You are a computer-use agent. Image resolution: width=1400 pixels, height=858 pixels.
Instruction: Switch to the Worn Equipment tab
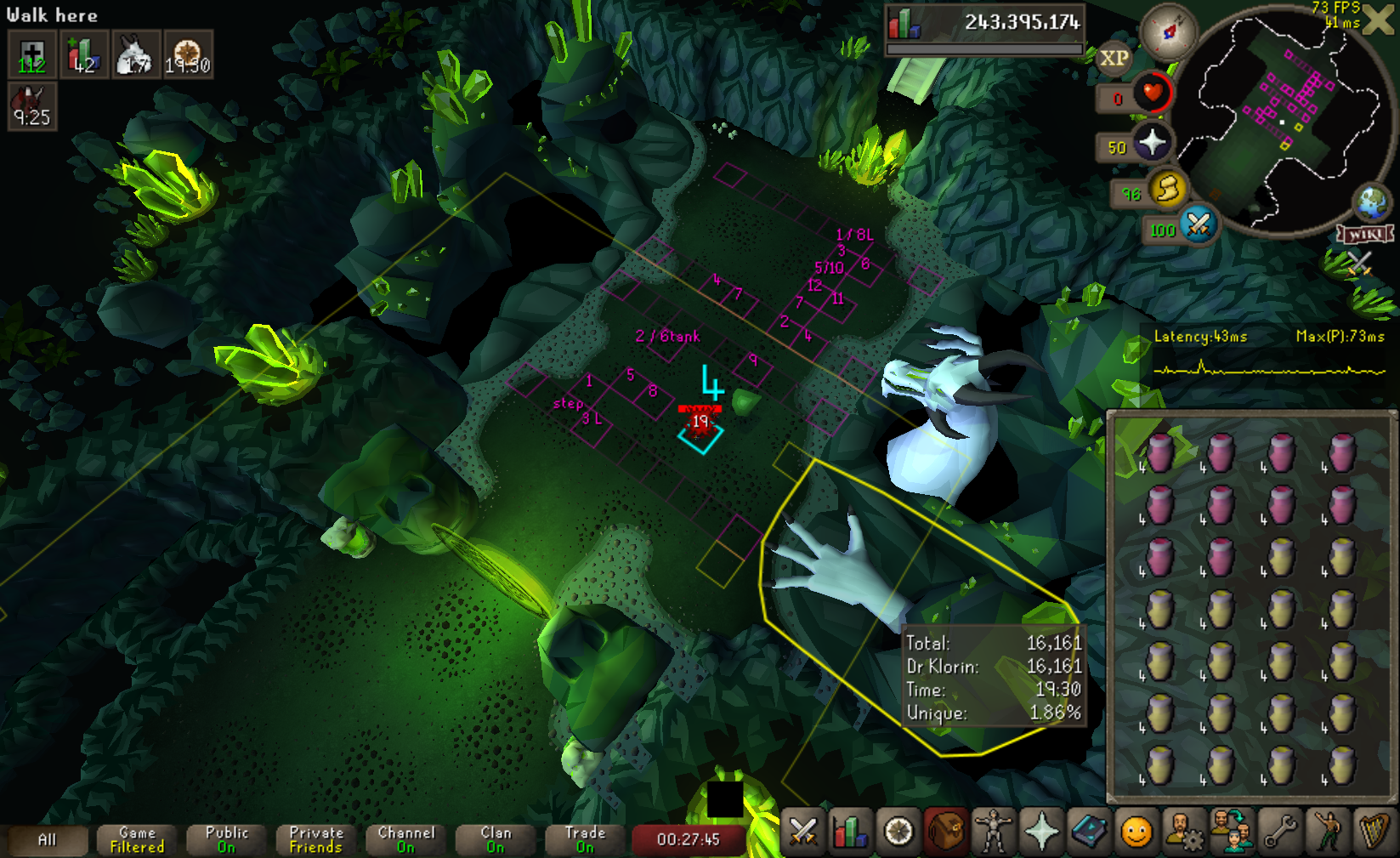pyautogui.click(x=993, y=831)
